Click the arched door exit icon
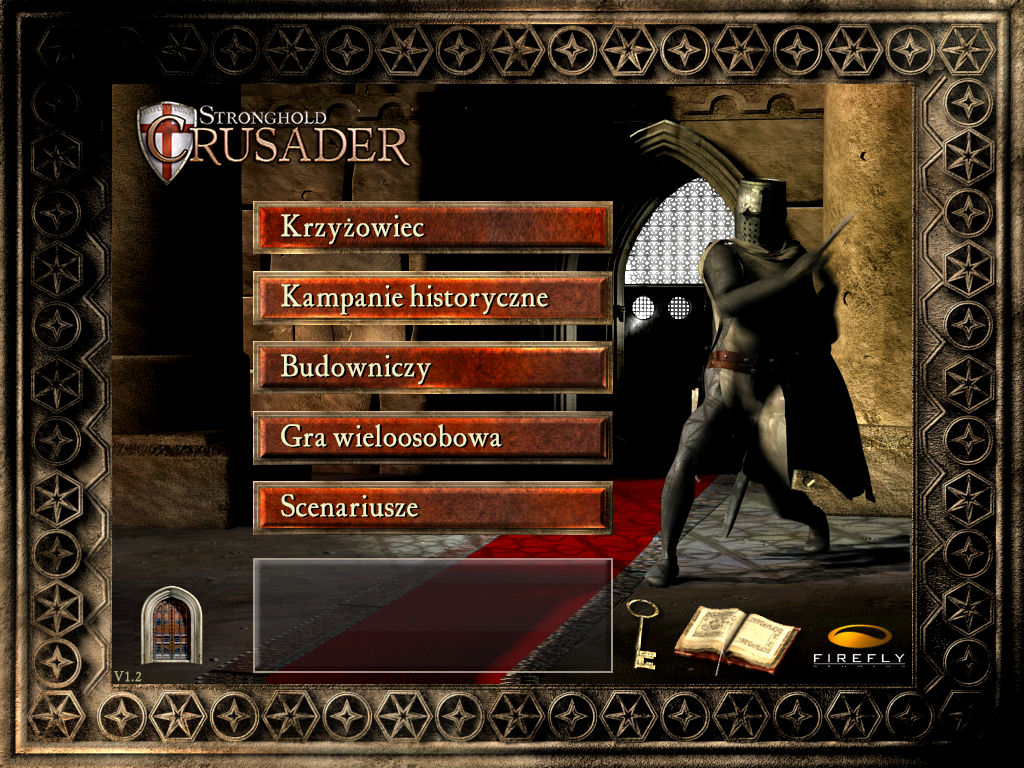 tap(172, 626)
